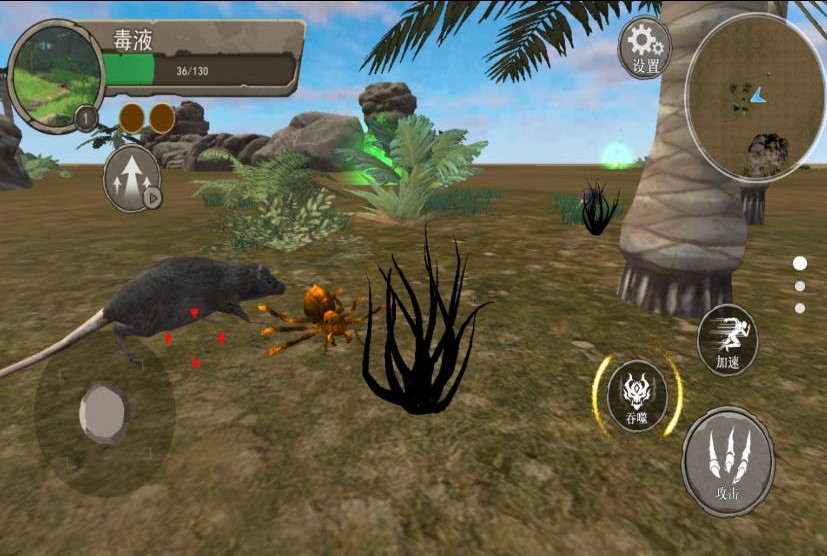Open the circular minimap
Image resolution: width=827 pixels, height=556 pixels.
click(755, 98)
